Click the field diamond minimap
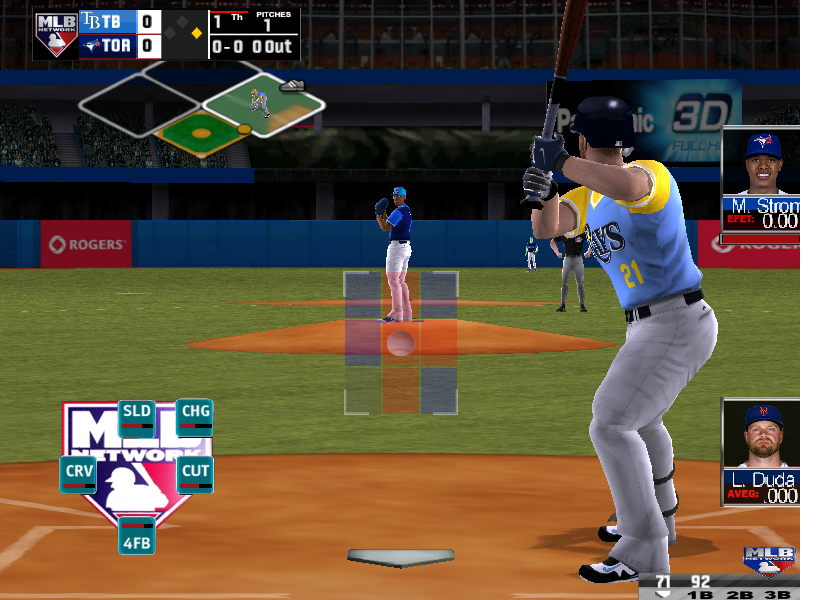The image size is (819, 600). coord(203,110)
